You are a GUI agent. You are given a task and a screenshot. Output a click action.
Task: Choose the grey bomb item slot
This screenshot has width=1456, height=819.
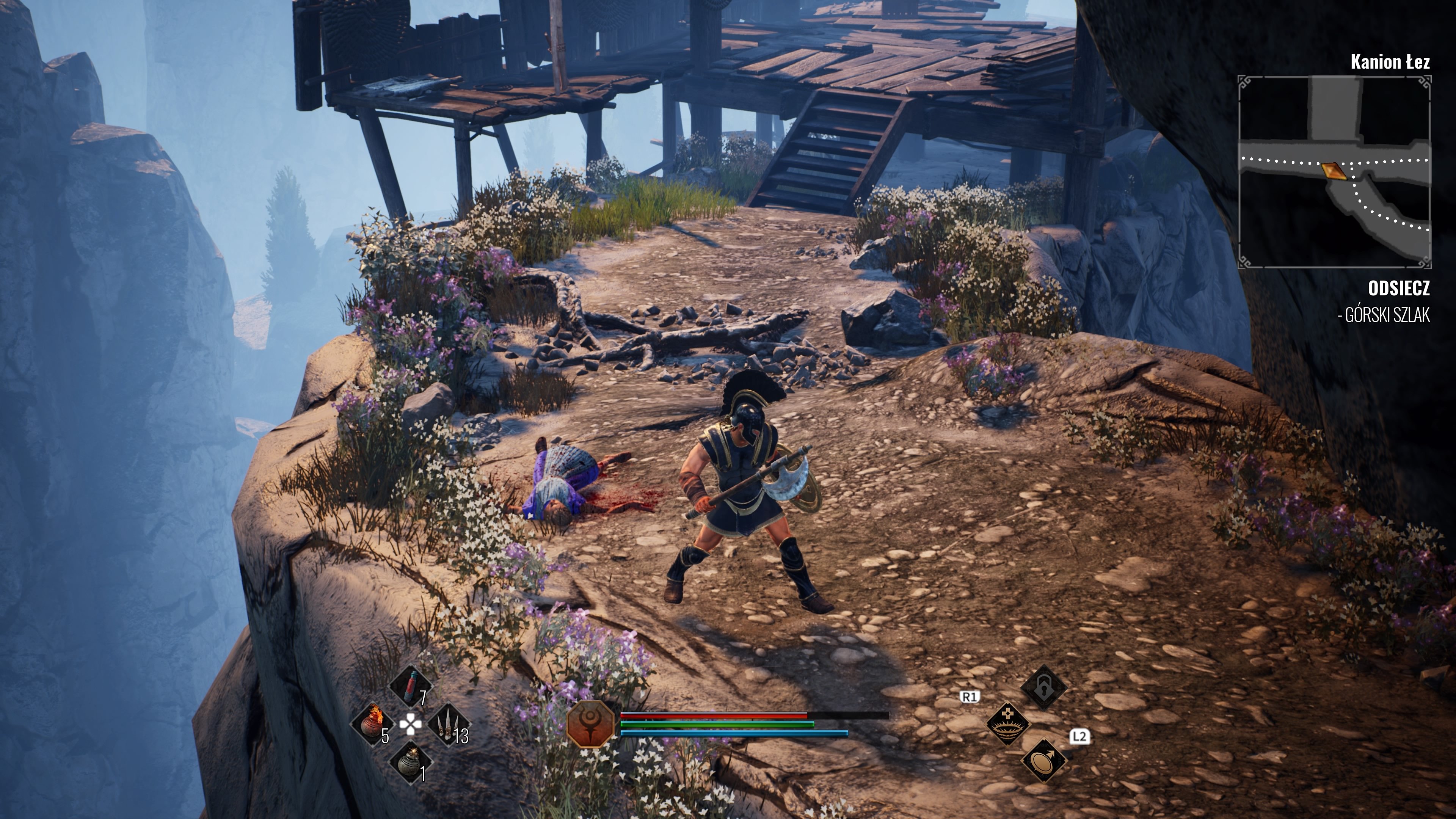click(411, 761)
